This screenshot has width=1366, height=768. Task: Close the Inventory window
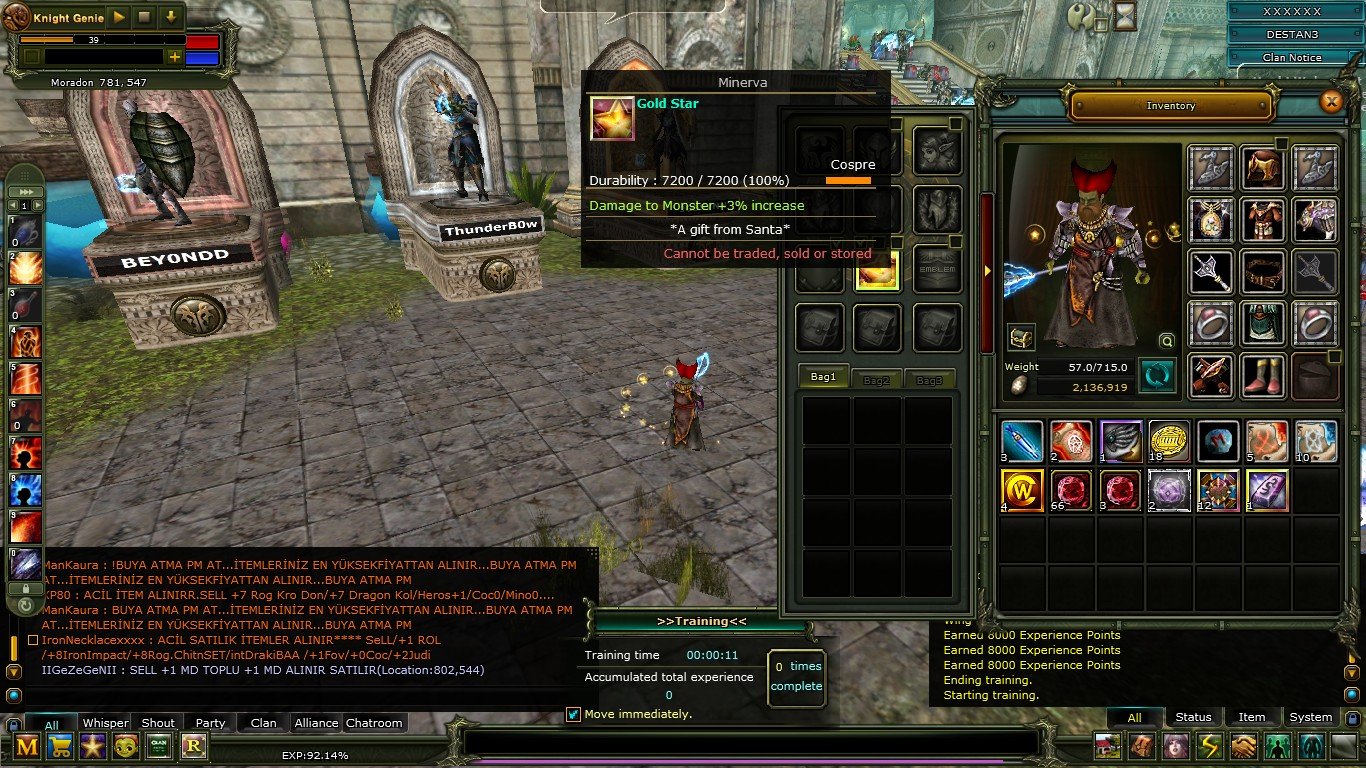1330,102
